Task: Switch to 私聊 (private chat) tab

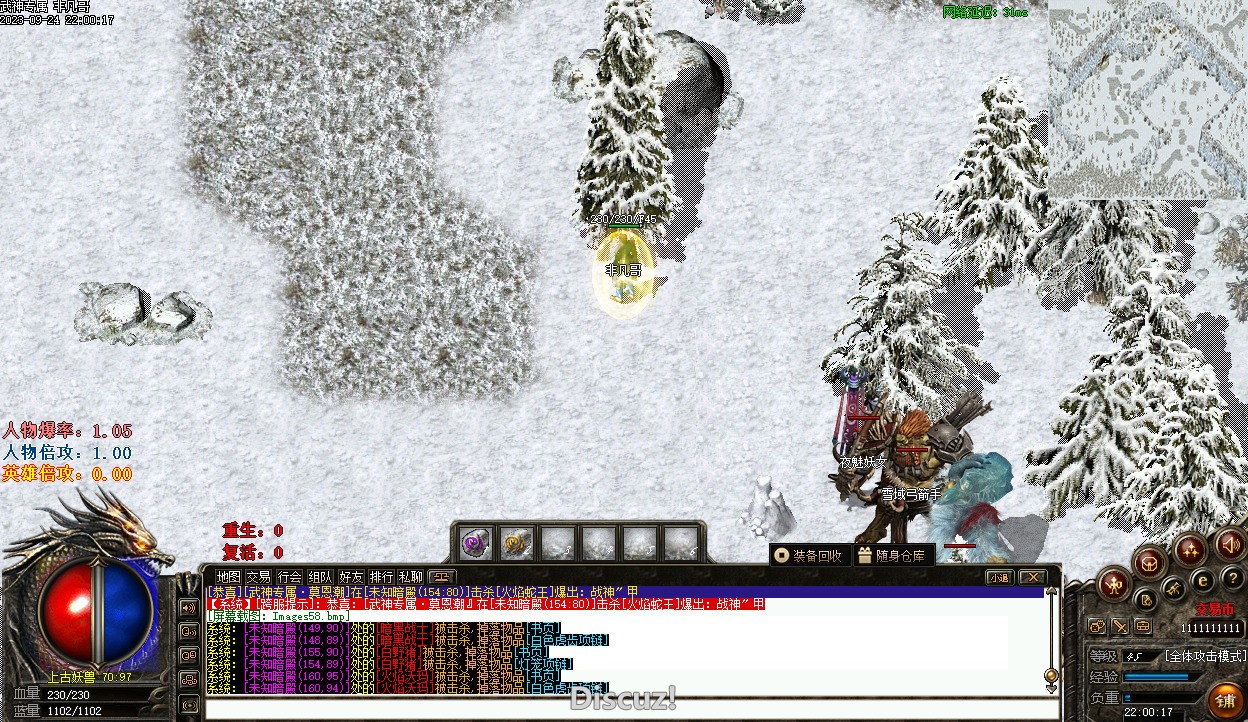Action: 411,577
